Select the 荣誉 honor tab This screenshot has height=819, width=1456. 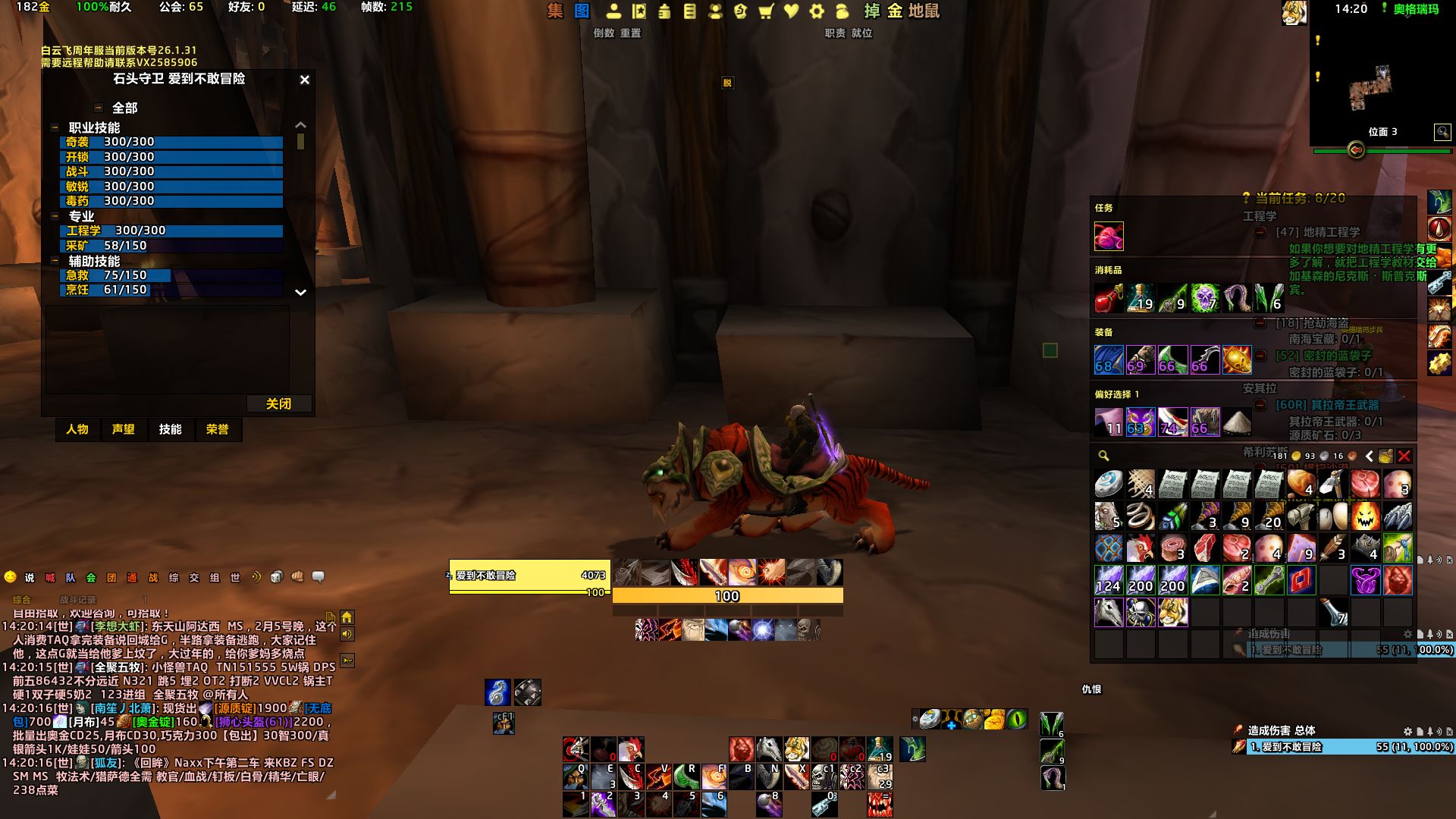coord(218,429)
